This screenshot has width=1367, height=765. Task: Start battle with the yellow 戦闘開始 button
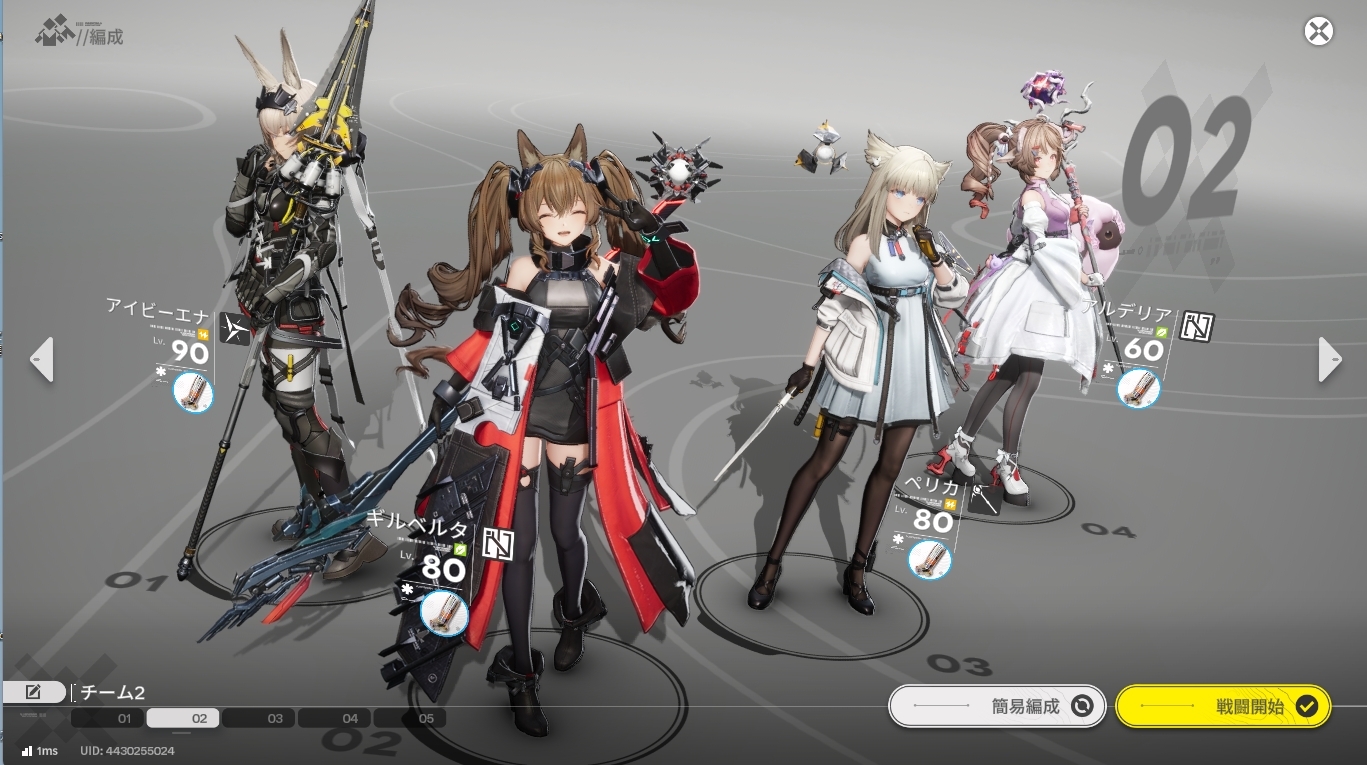[1222, 706]
